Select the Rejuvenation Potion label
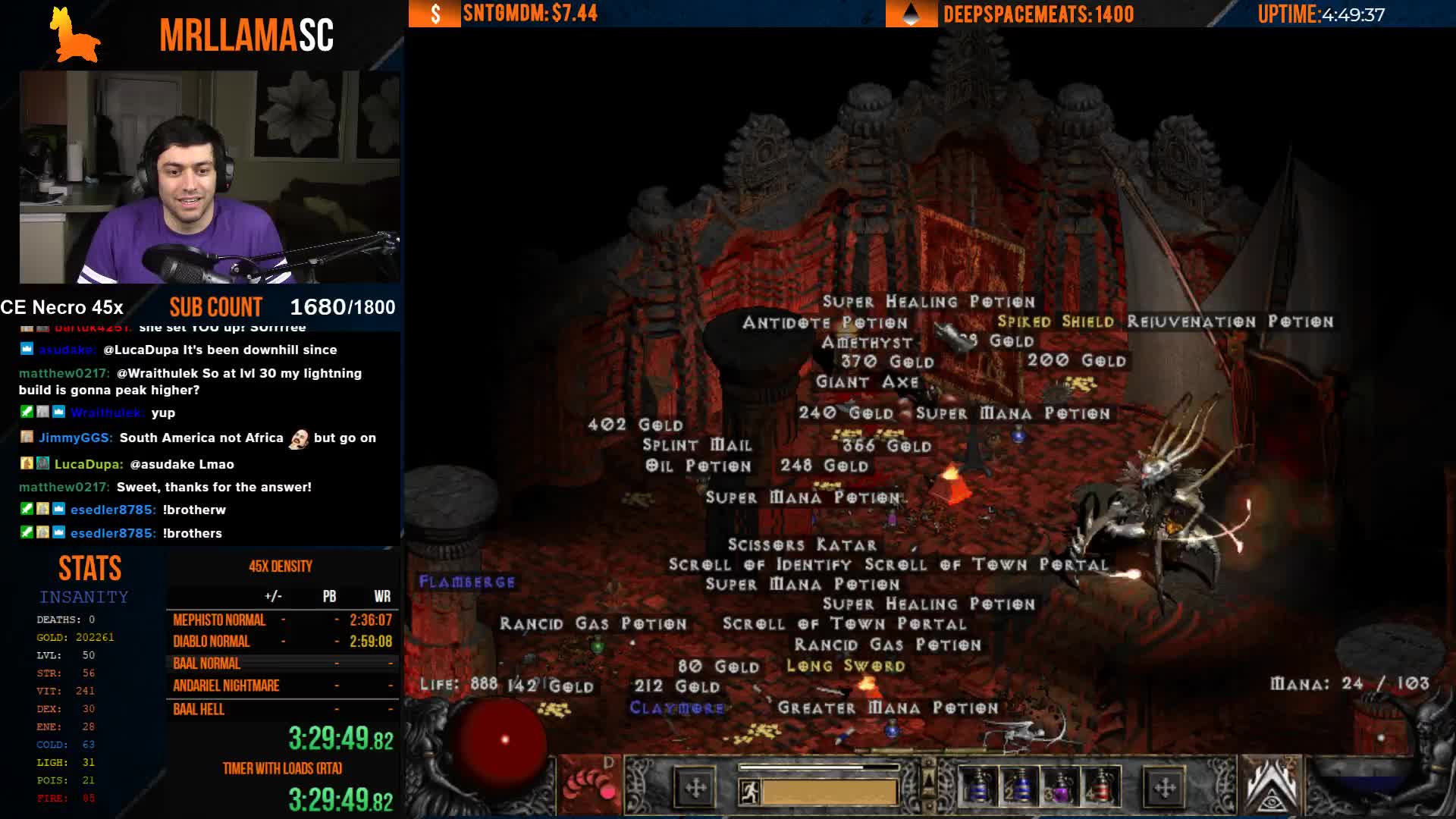The width and height of the screenshot is (1456, 819). 1229,322
